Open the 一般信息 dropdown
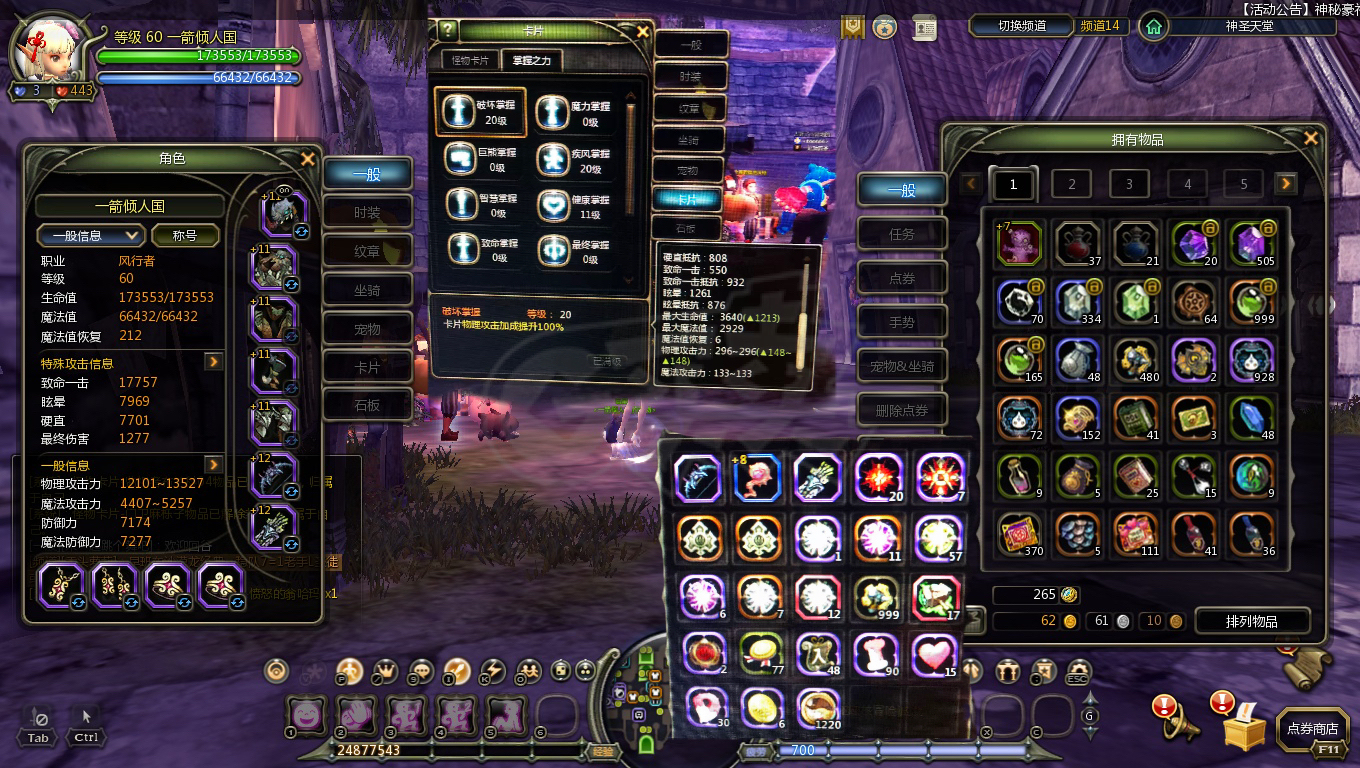 [x=91, y=236]
